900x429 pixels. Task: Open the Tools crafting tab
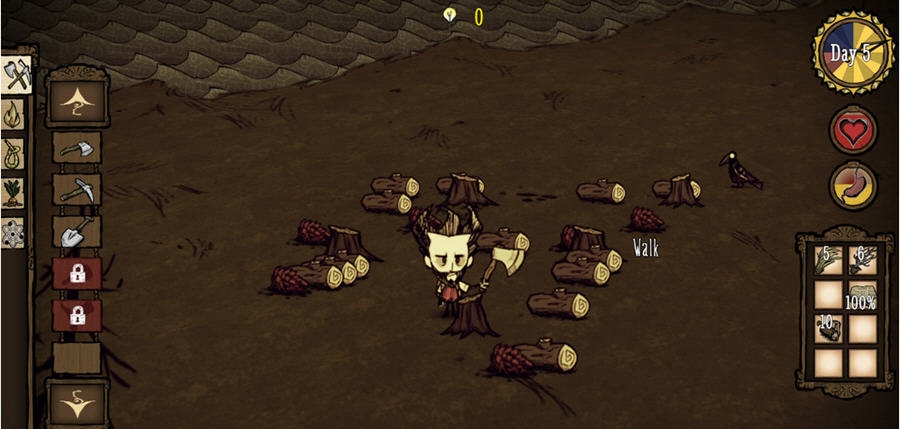click(16, 75)
